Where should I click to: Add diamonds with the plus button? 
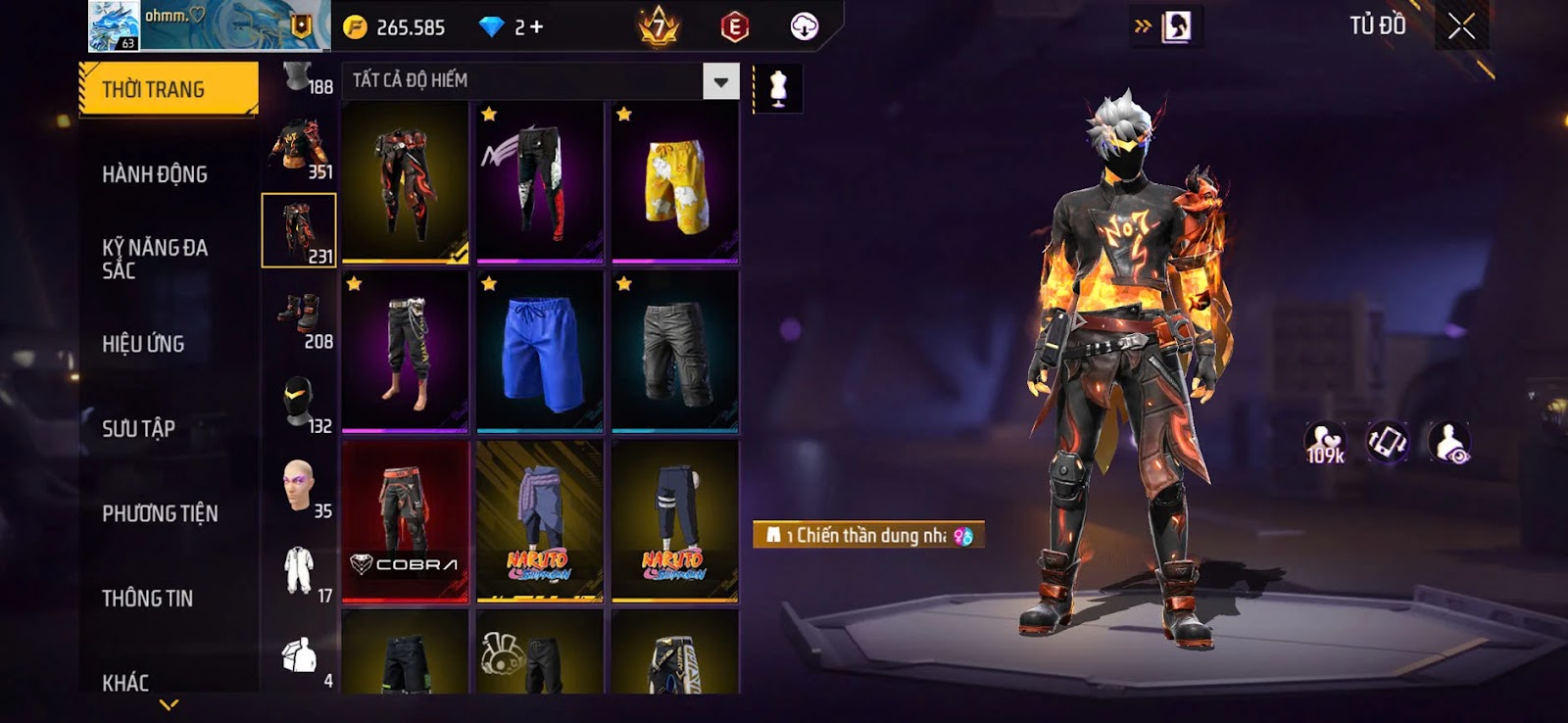coord(536,27)
